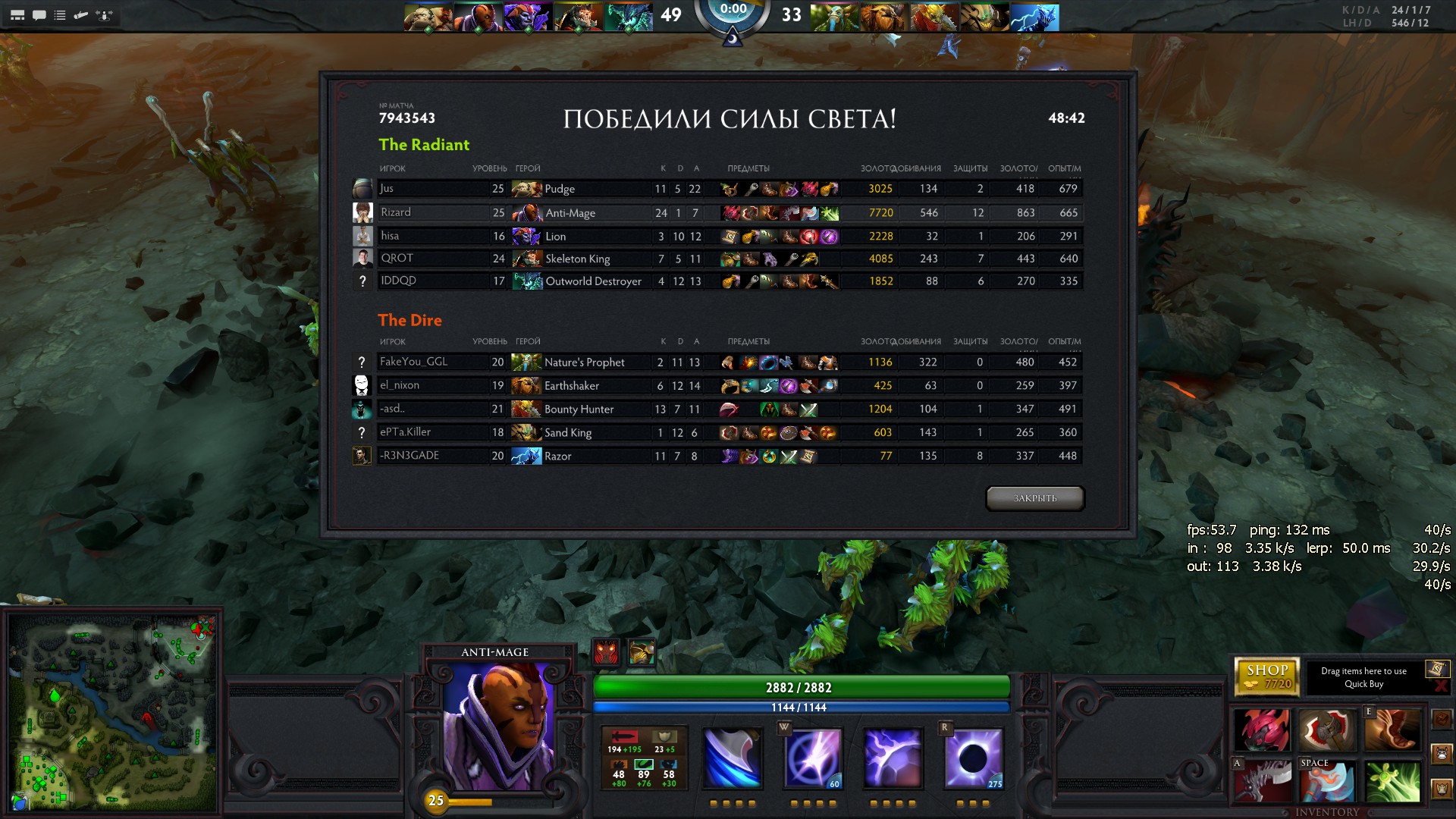The height and width of the screenshot is (819, 1456).
Task: Use the Boots of Travel item
Action: tap(1392, 730)
